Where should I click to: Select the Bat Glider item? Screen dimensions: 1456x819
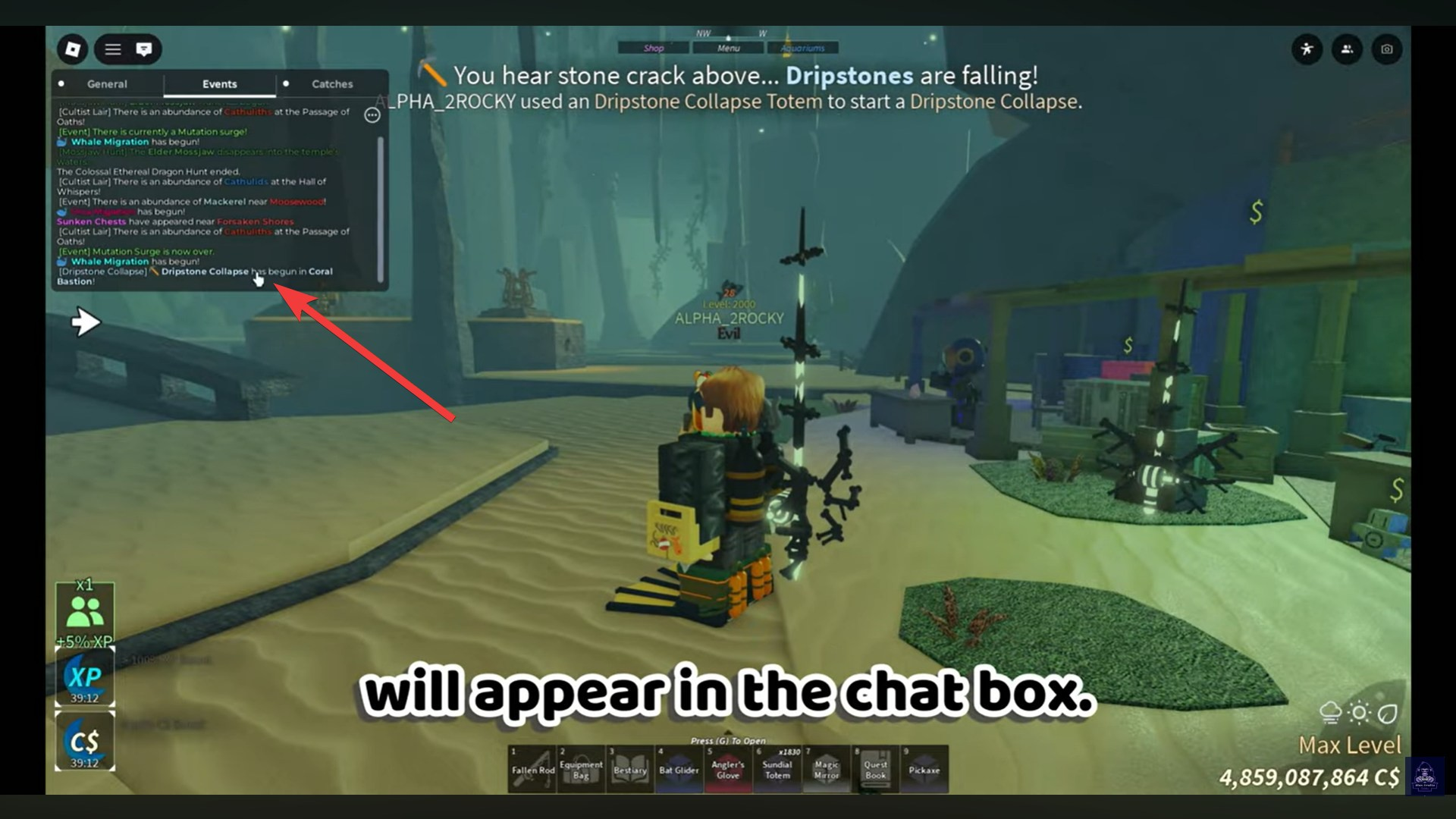click(x=679, y=768)
